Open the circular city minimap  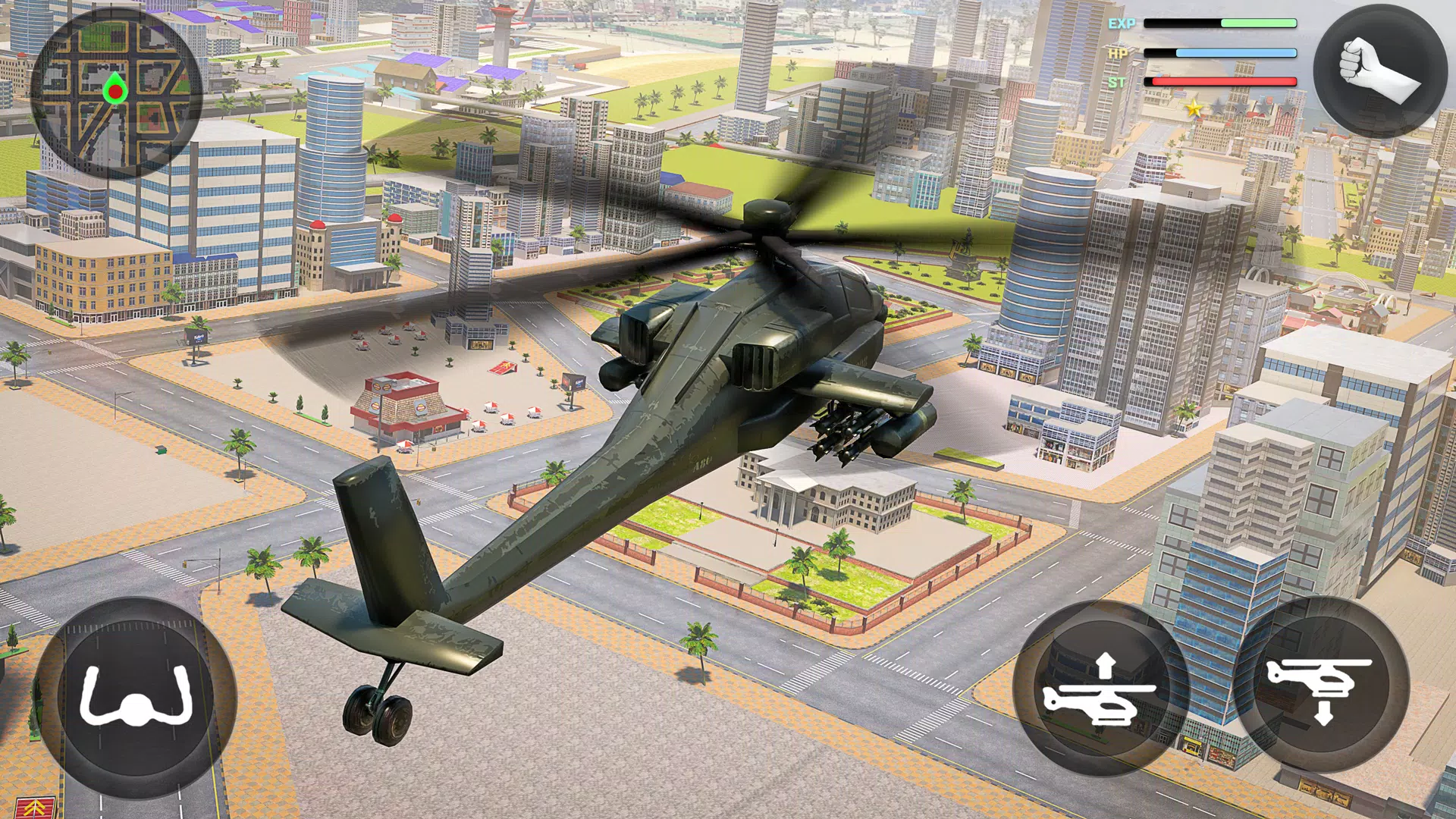click(115, 93)
